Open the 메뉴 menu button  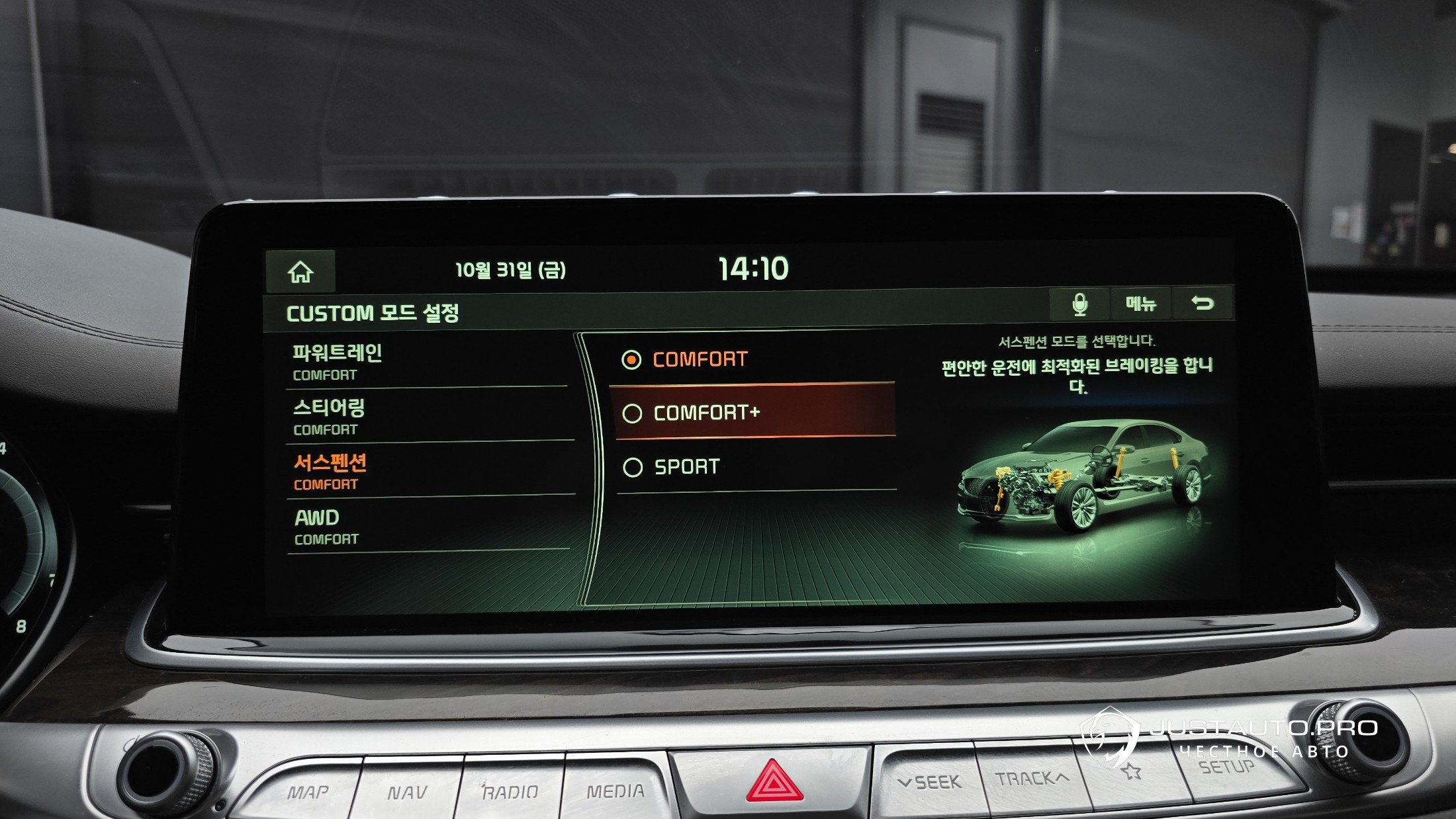1141,304
